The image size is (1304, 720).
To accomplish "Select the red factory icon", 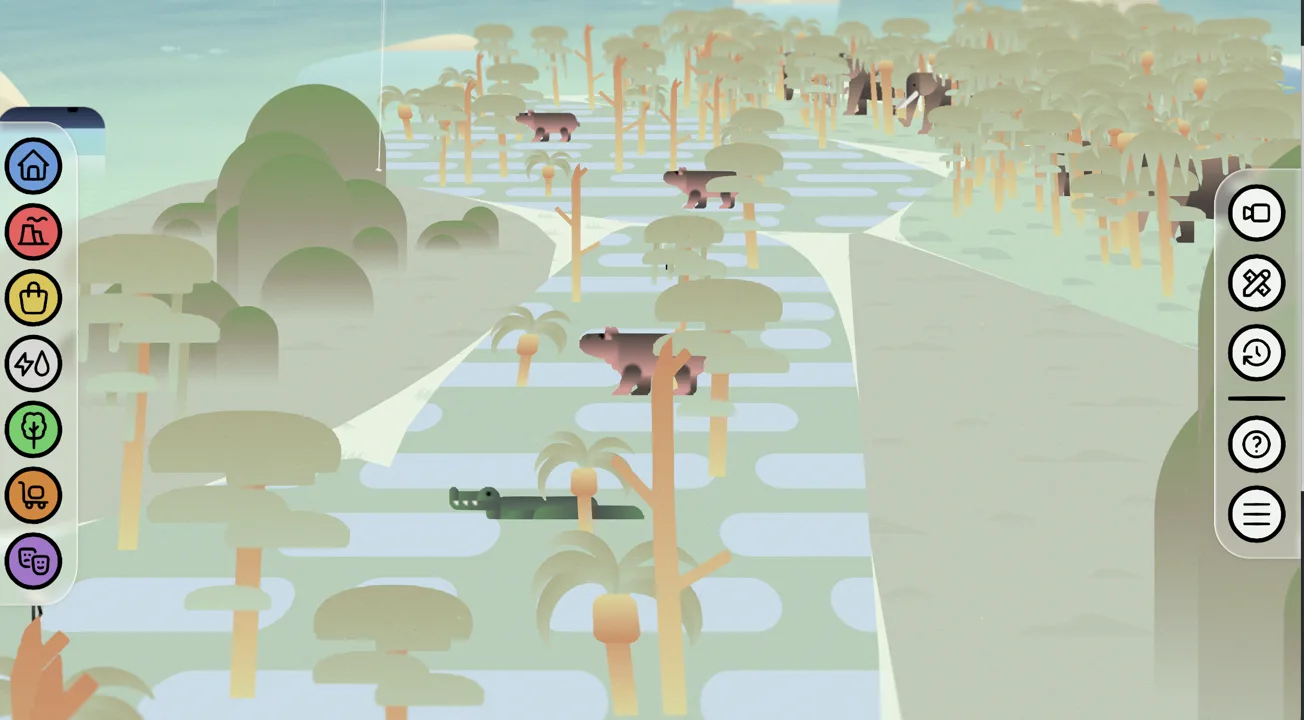I will pyautogui.click(x=34, y=231).
